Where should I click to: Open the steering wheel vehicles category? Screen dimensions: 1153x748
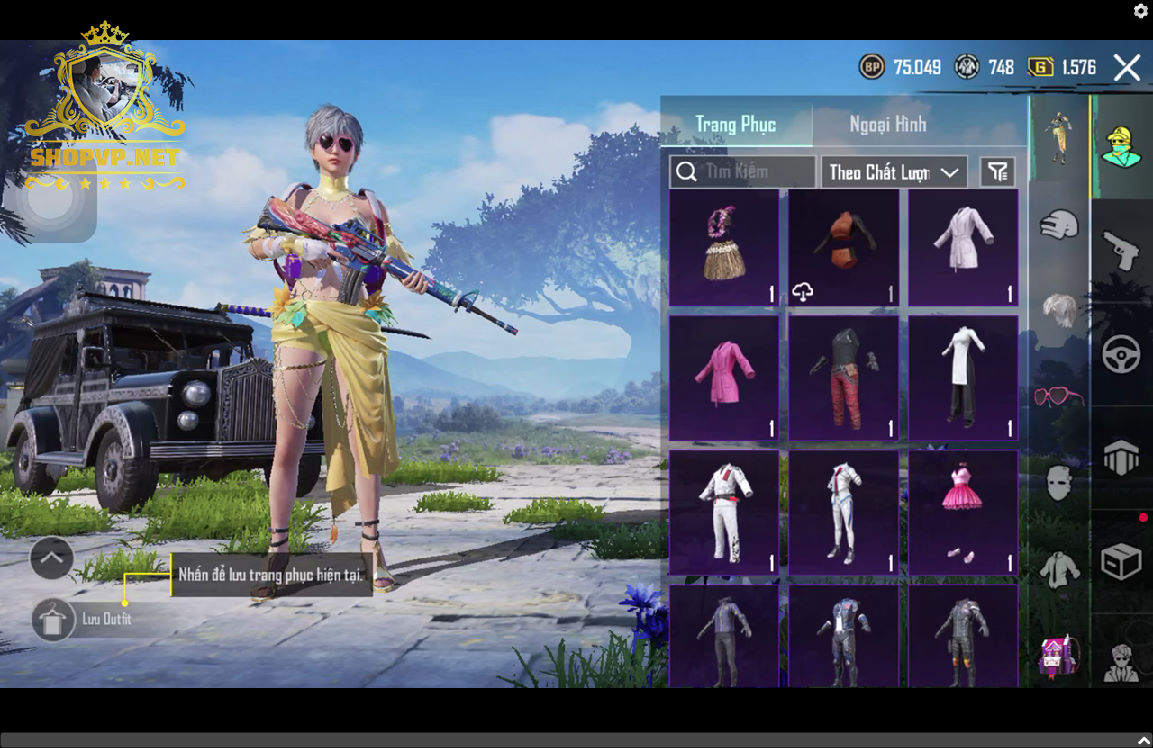[1121, 354]
